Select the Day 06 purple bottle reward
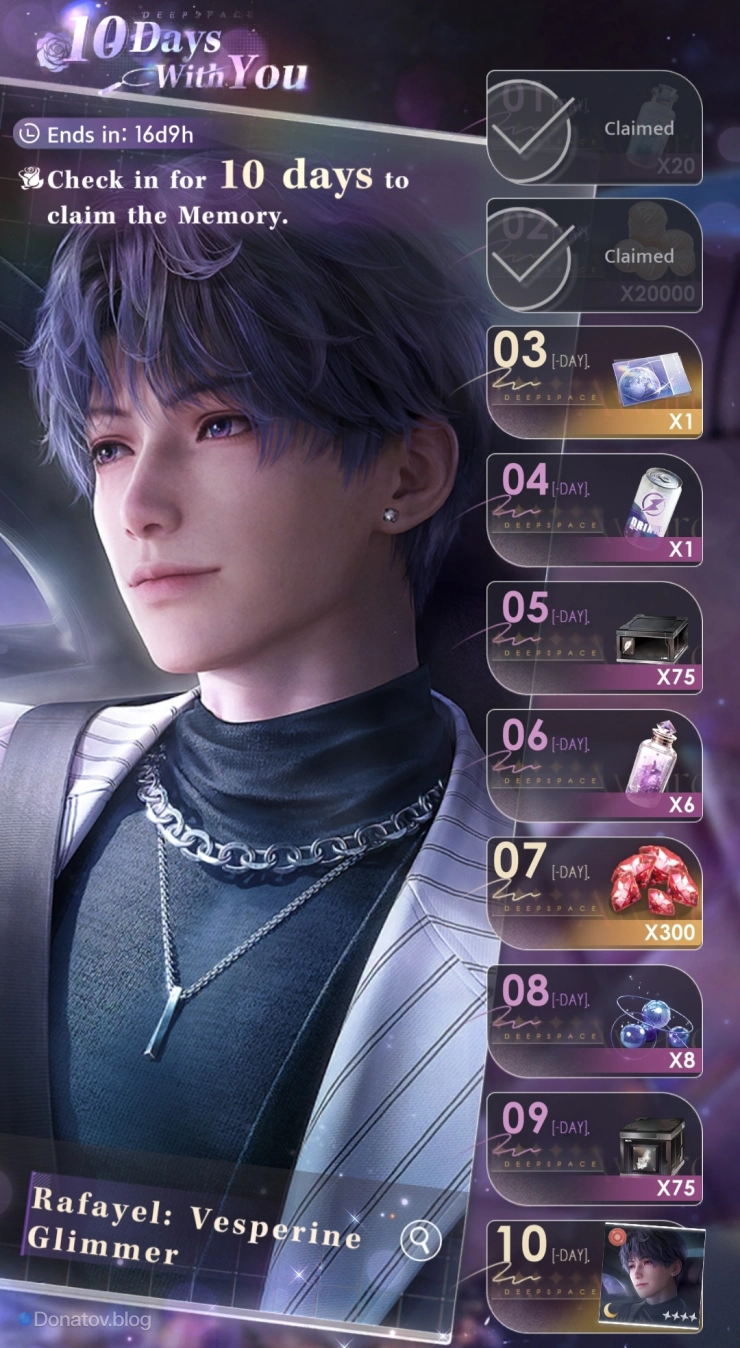The width and height of the screenshot is (740, 1348). (594, 765)
